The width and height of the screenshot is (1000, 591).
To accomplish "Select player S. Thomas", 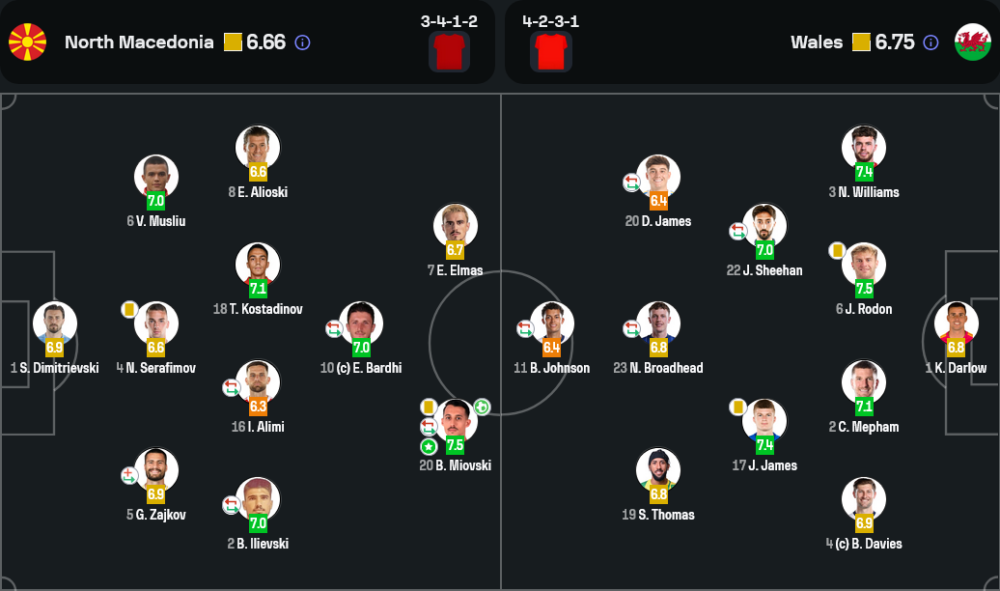I will coord(658,471).
